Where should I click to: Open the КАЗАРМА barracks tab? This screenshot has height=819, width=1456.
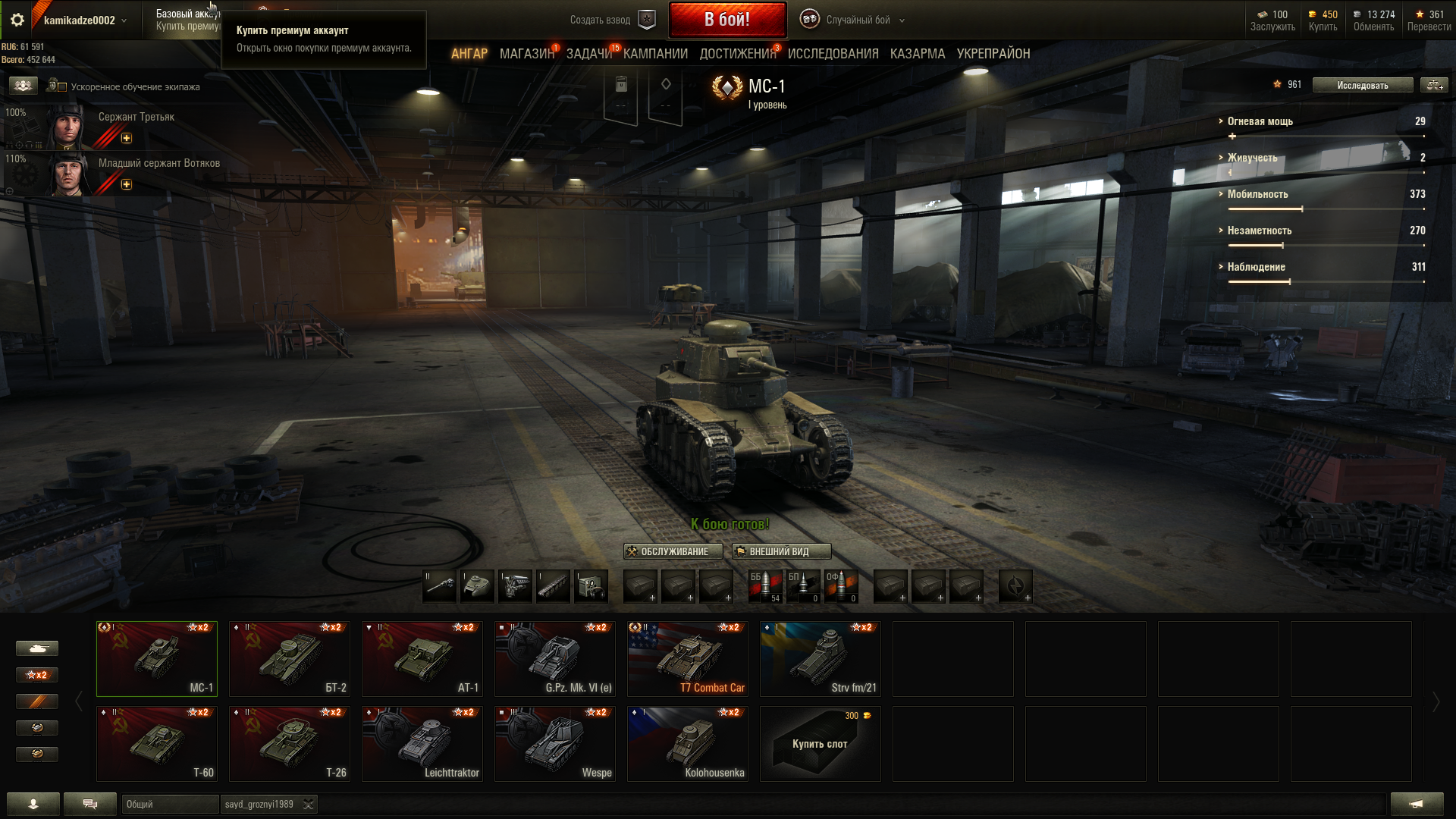[917, 54]
